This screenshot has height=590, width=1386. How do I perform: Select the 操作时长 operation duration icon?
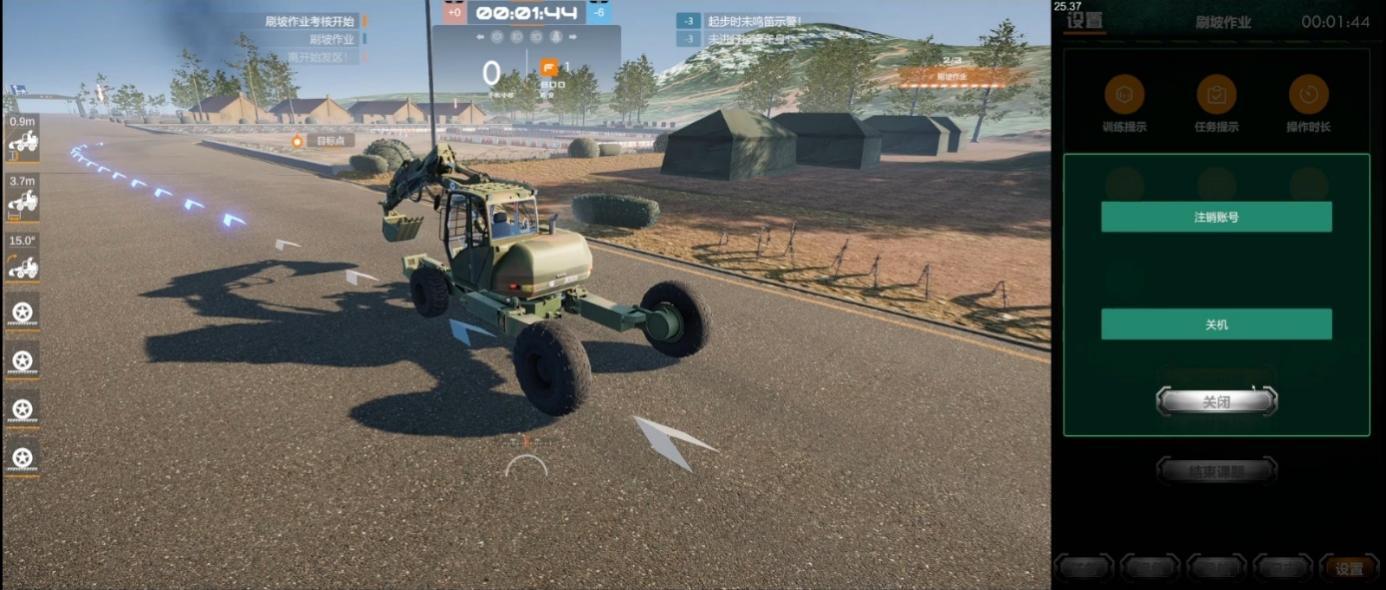[1308, 95]
